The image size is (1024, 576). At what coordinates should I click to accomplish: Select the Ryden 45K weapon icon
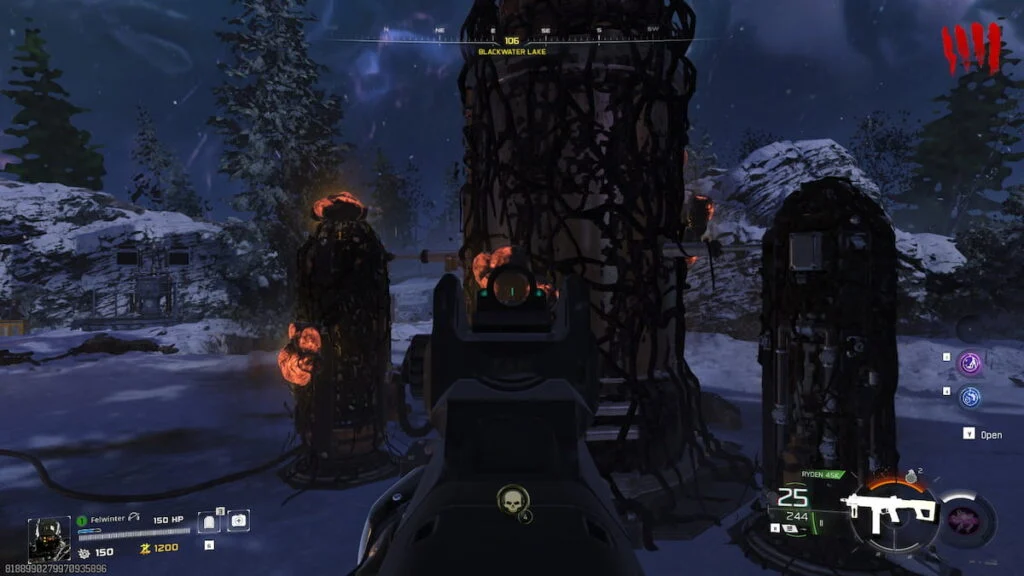tap(891, 511)
